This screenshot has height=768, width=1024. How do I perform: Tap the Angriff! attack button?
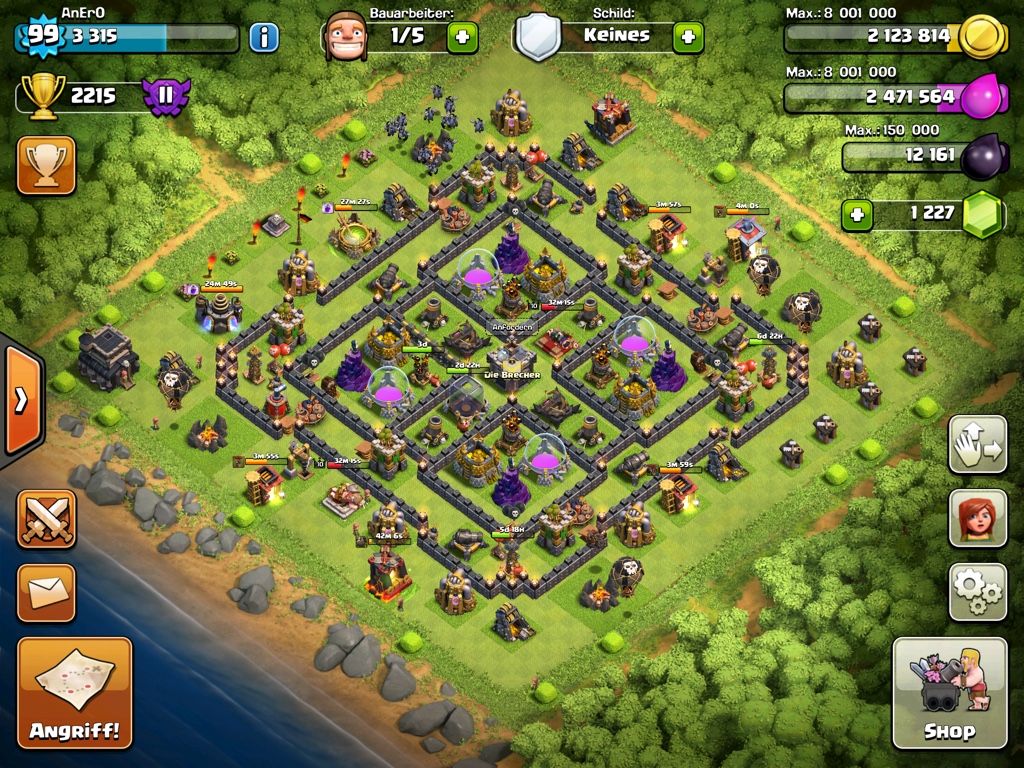click(x=74, y=692)
